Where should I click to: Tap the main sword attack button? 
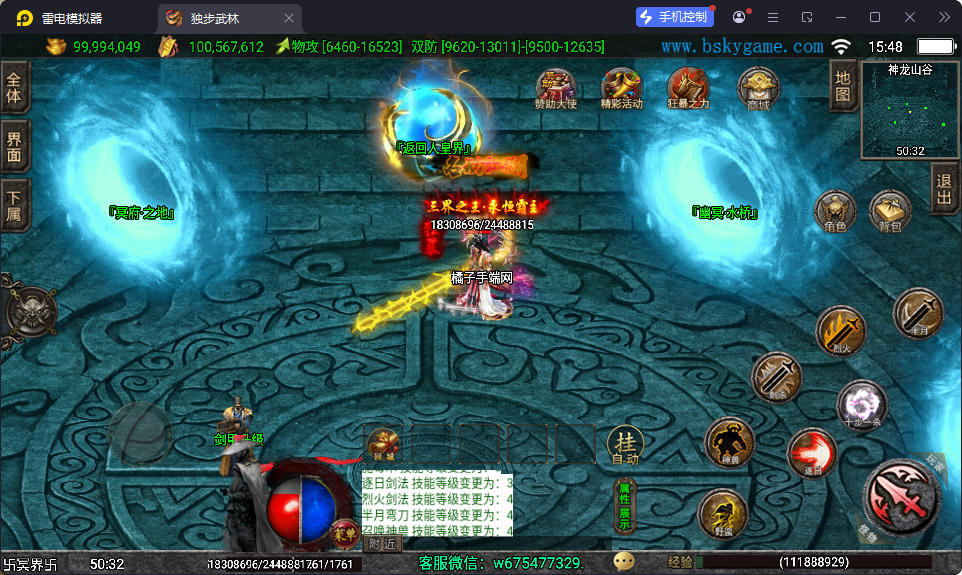(901, 495)
